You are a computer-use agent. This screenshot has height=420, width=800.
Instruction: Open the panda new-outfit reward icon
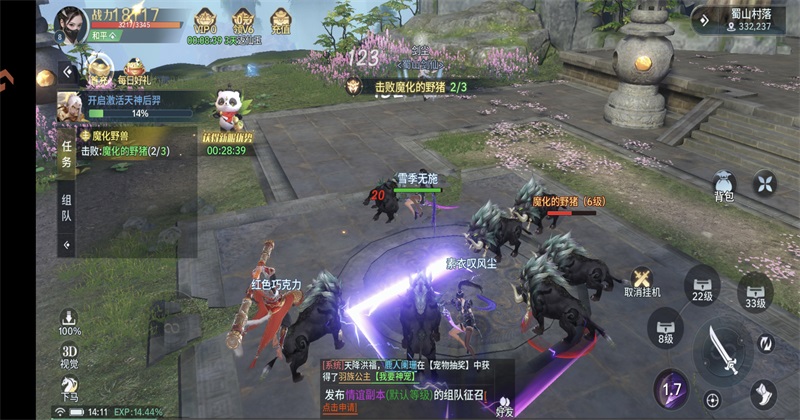click(228, 108)
